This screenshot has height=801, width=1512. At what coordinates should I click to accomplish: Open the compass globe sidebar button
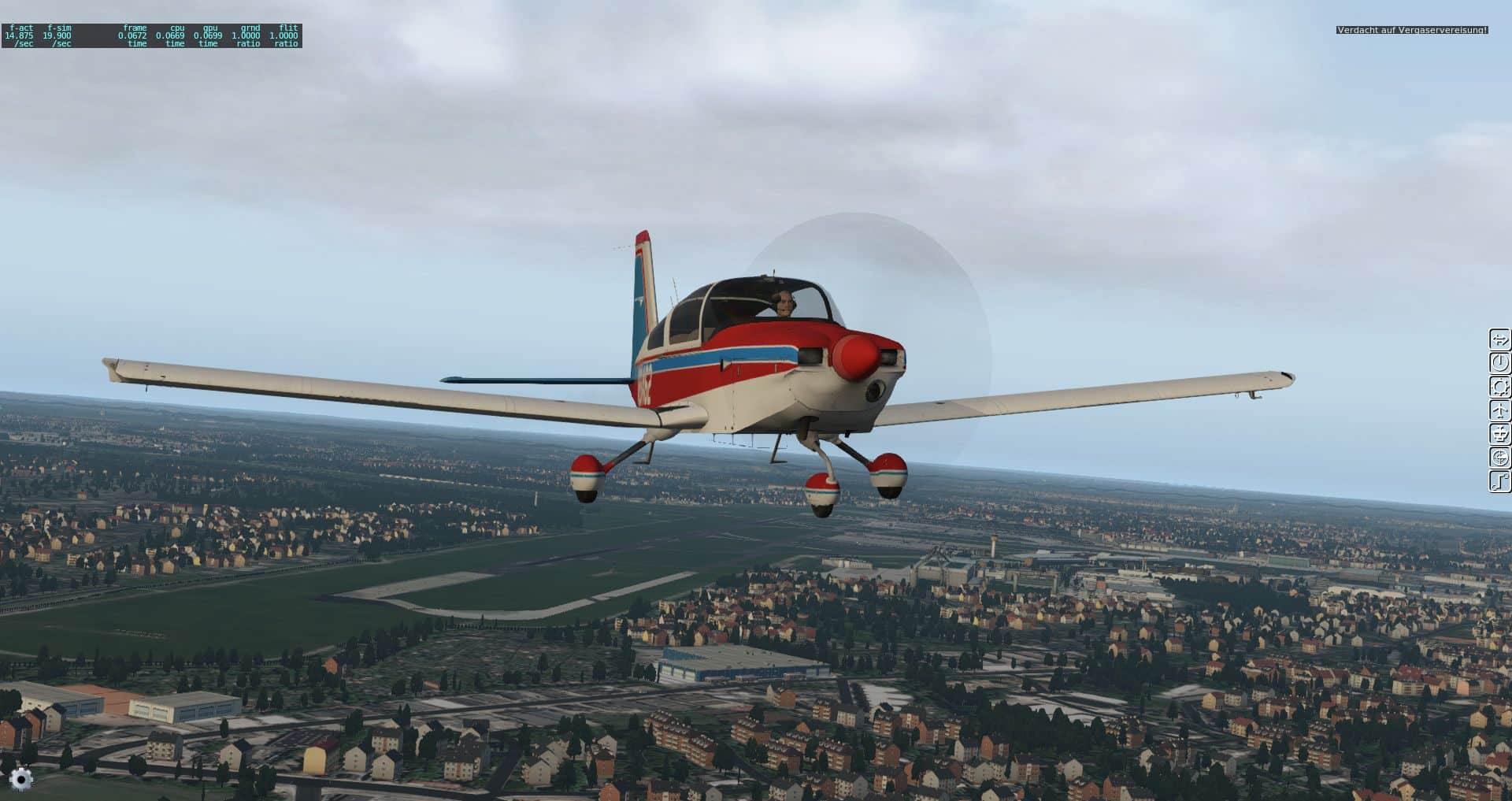[x=1499, y=458]
